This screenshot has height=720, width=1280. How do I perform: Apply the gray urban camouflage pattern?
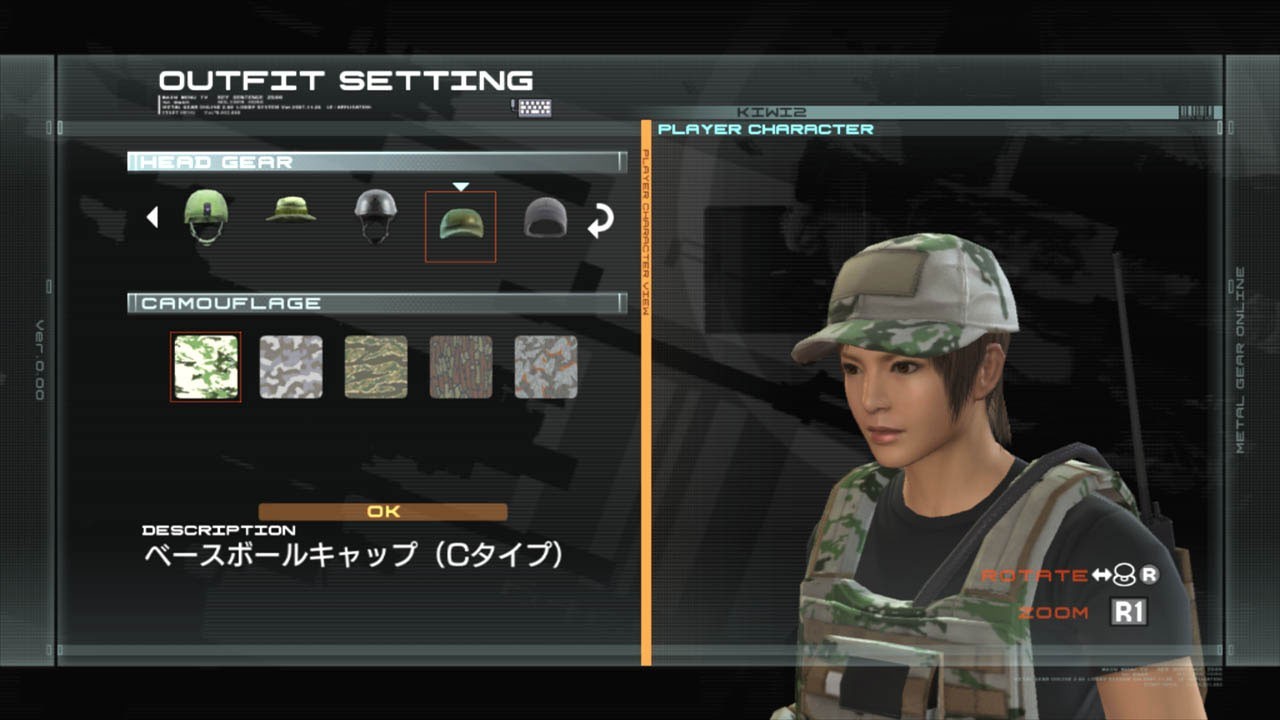tap(291, 367)
